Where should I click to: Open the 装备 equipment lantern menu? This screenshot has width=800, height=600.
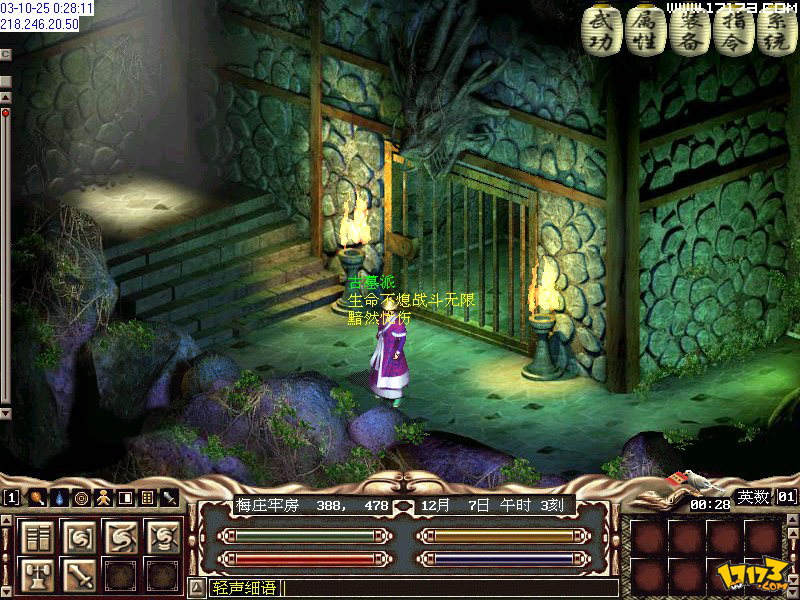(x=688, y=30)
